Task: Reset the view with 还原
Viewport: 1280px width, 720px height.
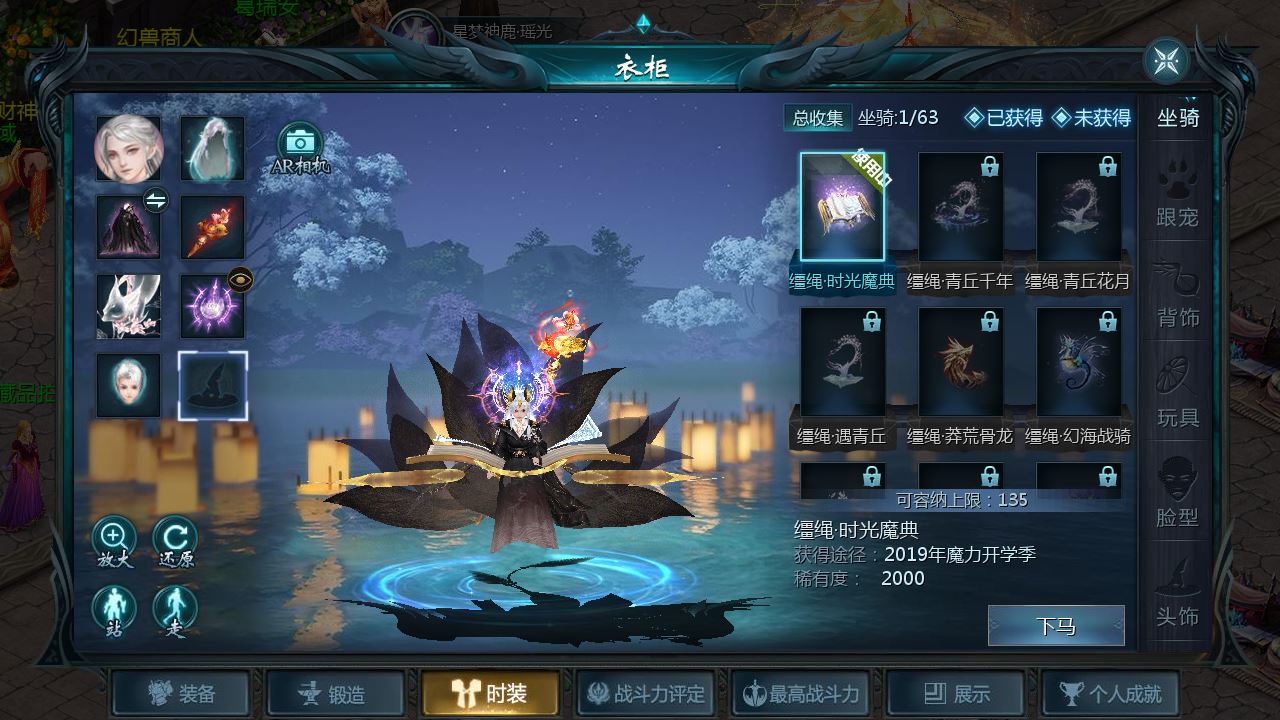Action: (175, 542)
